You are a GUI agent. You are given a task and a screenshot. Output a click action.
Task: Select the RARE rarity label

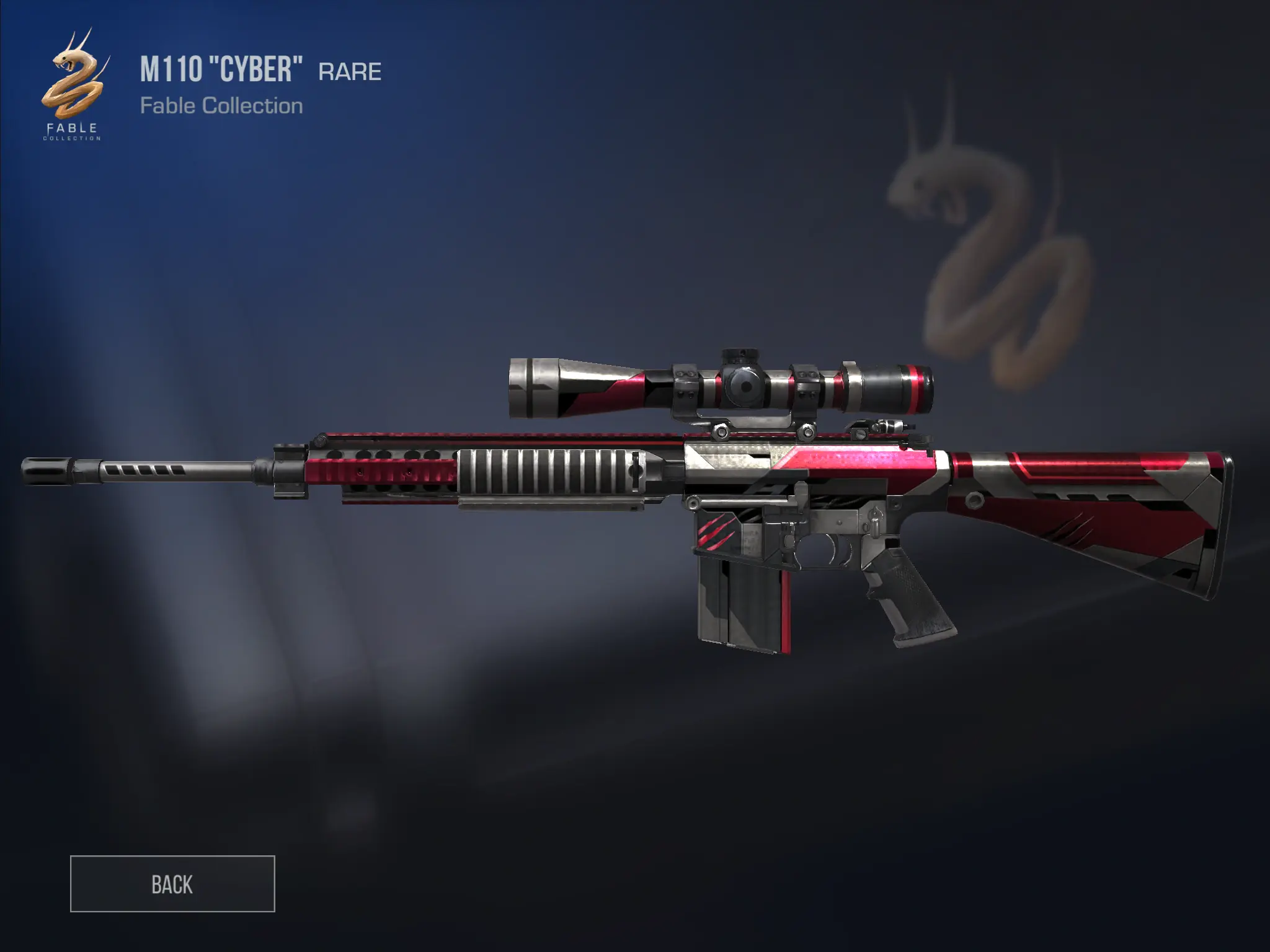(x=349, y=71)
